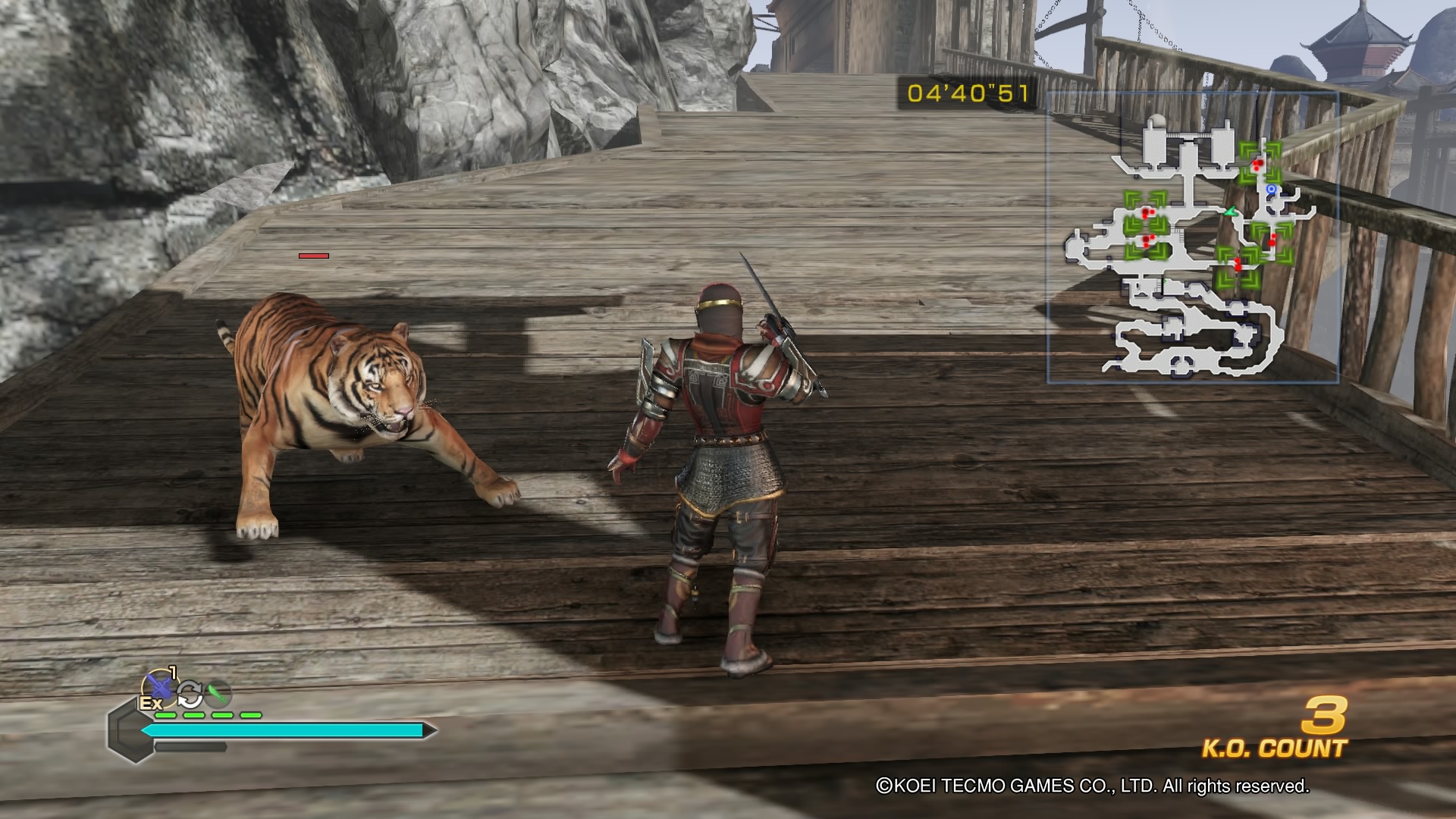
Task: Click the red enemy health bar above the tiger
Action: pos(312,256)
